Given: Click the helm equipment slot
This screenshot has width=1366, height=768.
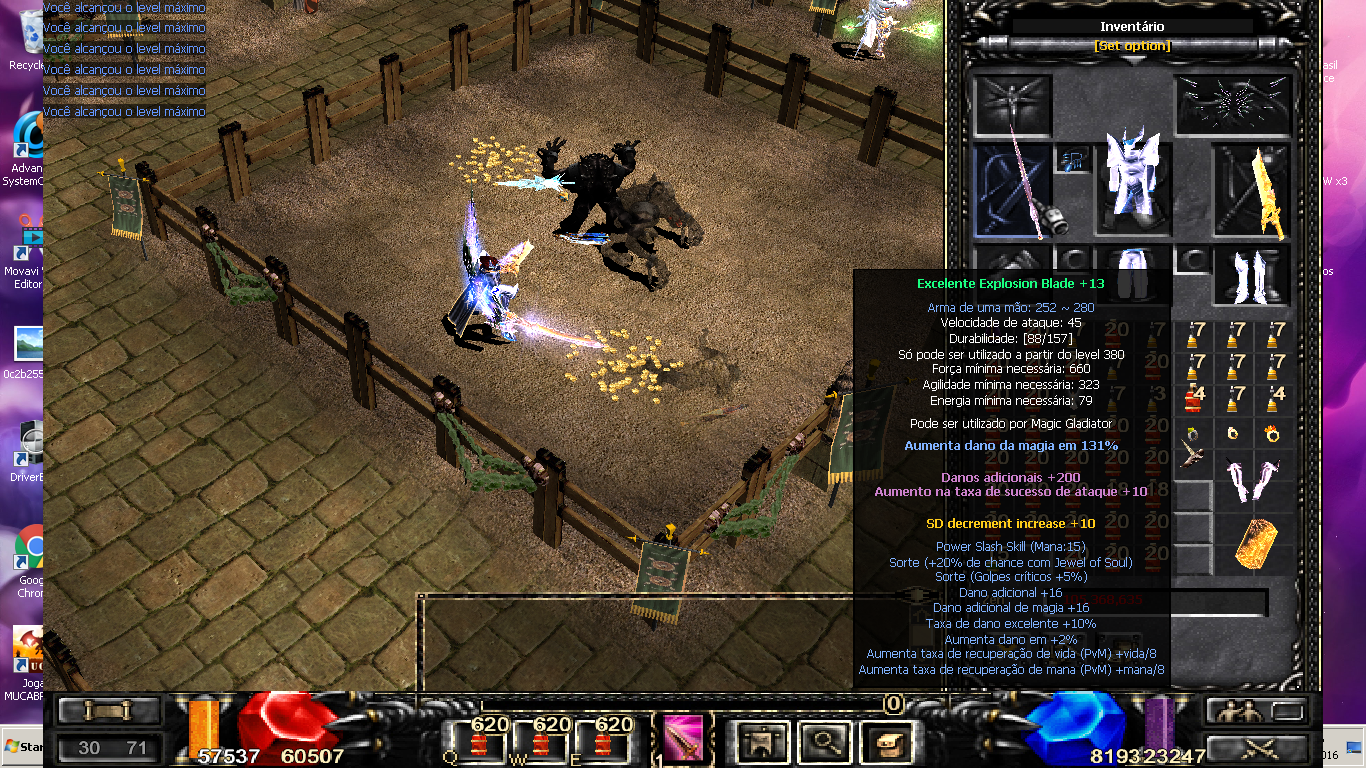Looking at the screenshot, I should click(x=1012, y=105).
